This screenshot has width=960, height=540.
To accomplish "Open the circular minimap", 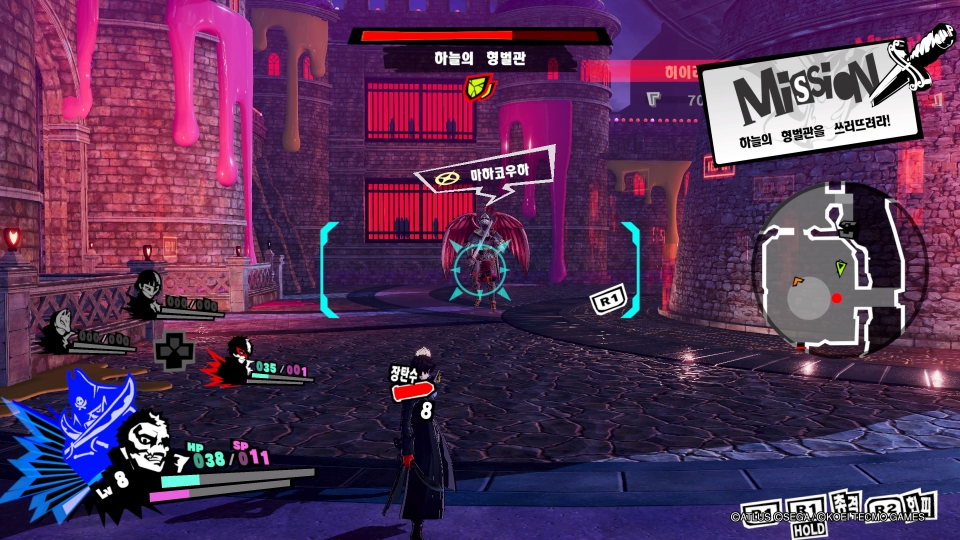I will coord(838,269).
